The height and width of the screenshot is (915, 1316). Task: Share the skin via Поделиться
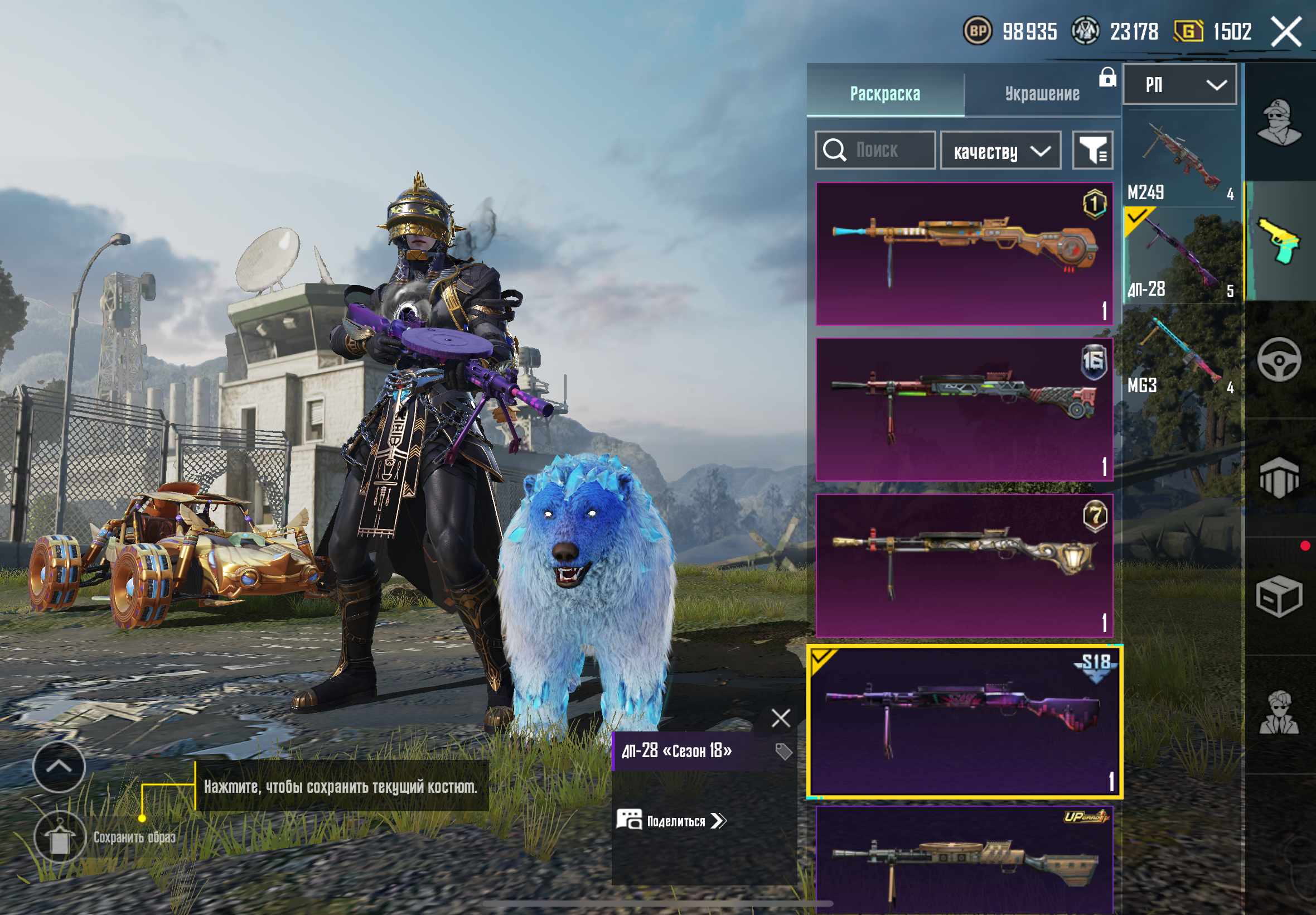pos(671,820)
